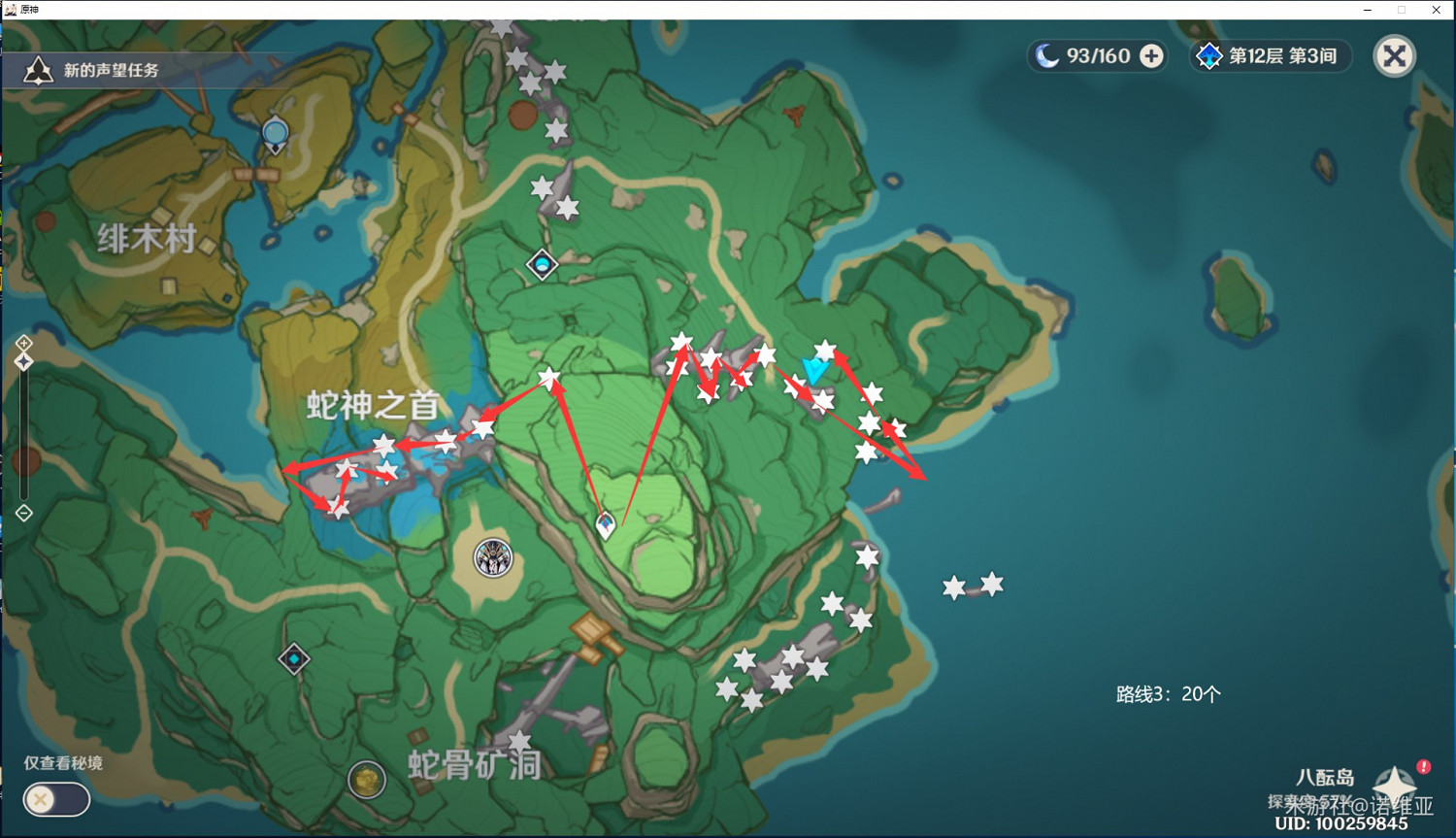Enable the 仅查看秘境 toggle switch
Image resolution: width=1456 pixels, height=838 pixels.
pos(56,799)
